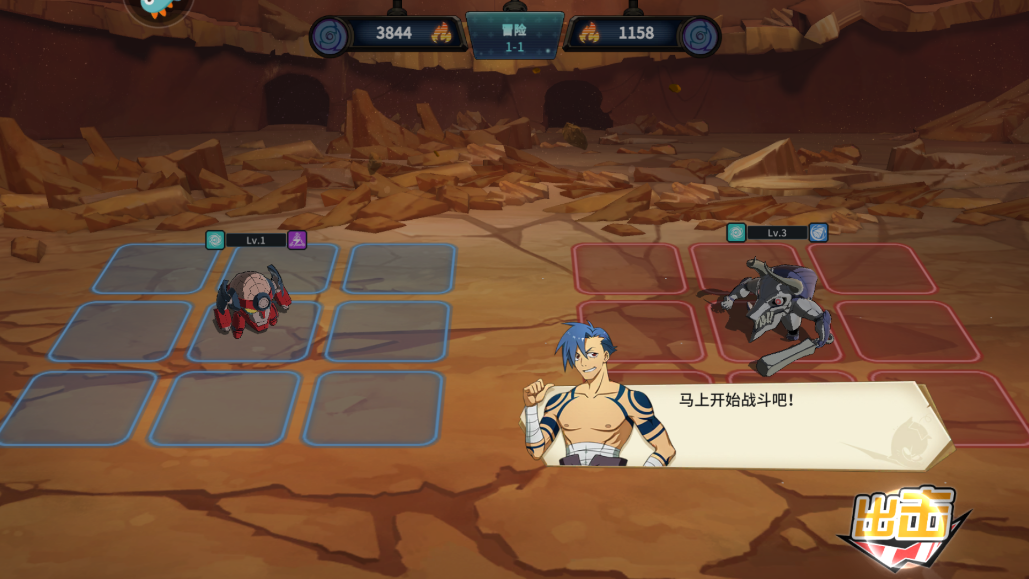Tap the purple icon next to Lv.1
This screenshot has height=579, width=1029.
click(297, 240)
